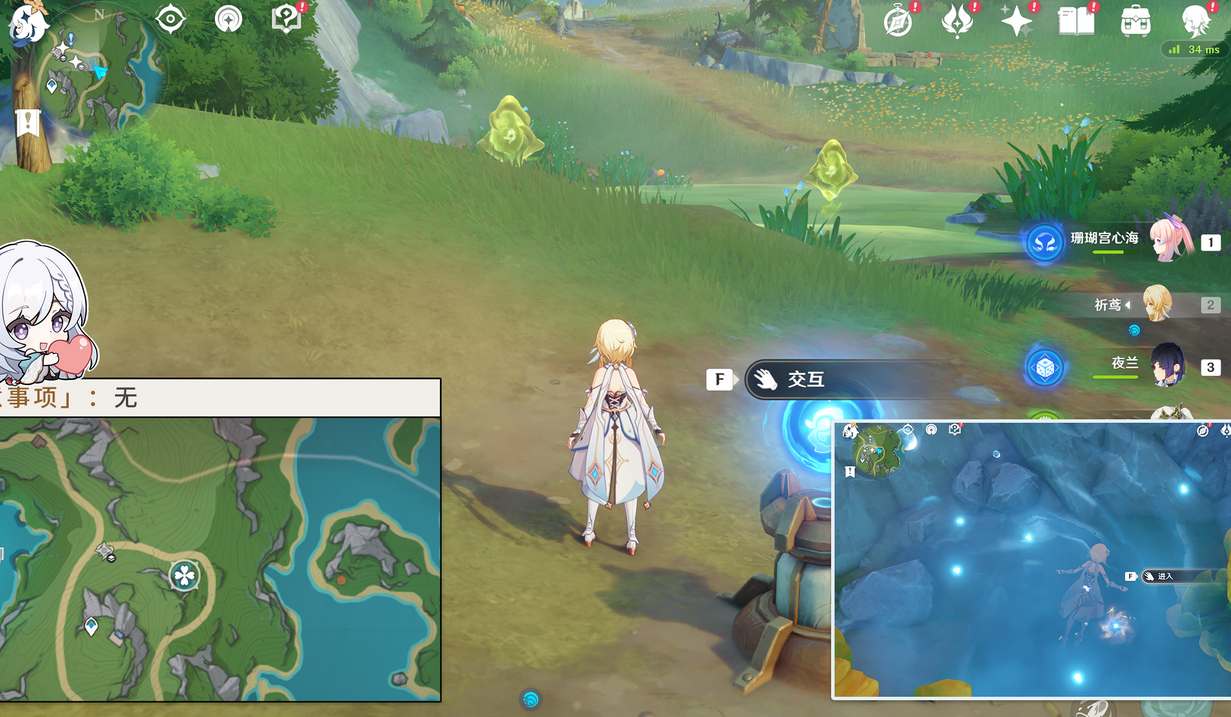Select the active character 祈鸢 row
This screenshot has height=717, width=1231.
point(1150,304)
